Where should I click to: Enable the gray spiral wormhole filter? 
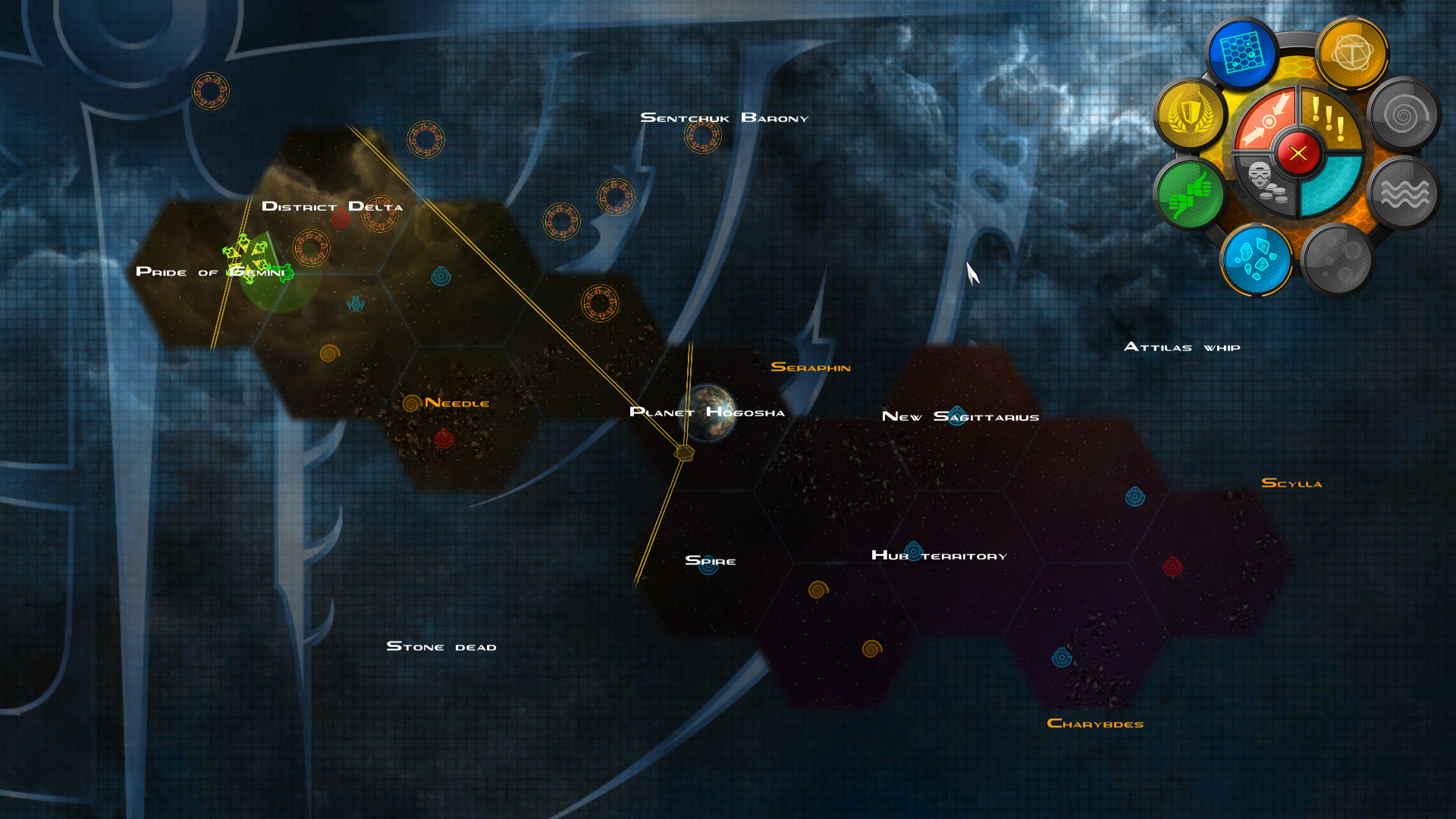pos(1403,115)
